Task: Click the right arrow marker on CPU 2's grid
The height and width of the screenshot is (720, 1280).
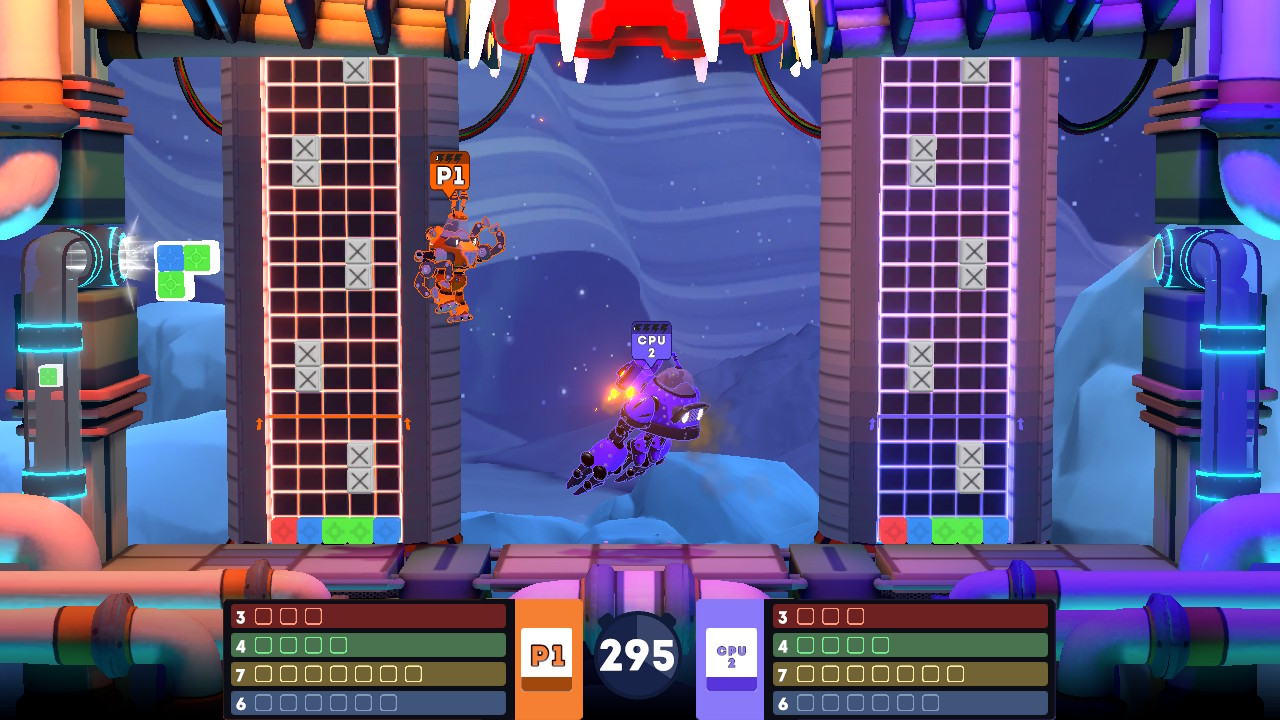Action: pyautogui.click(x=1021, y=424)
